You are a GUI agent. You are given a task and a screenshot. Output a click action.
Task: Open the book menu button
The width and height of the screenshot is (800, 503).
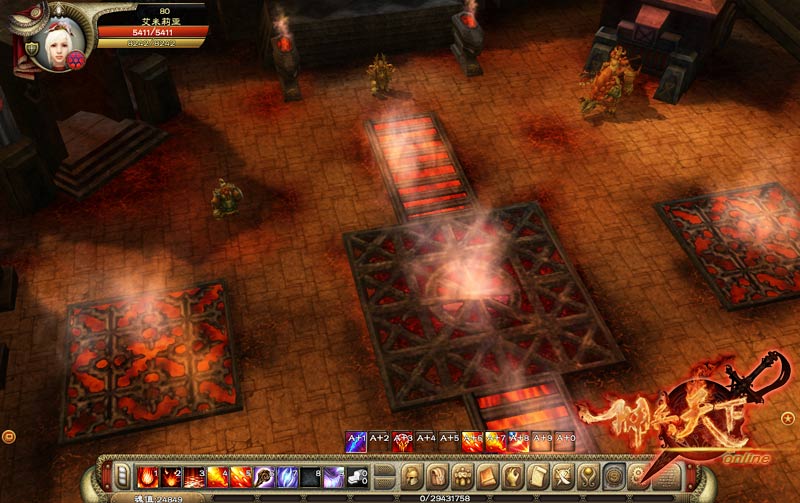[x=488, y=474]
